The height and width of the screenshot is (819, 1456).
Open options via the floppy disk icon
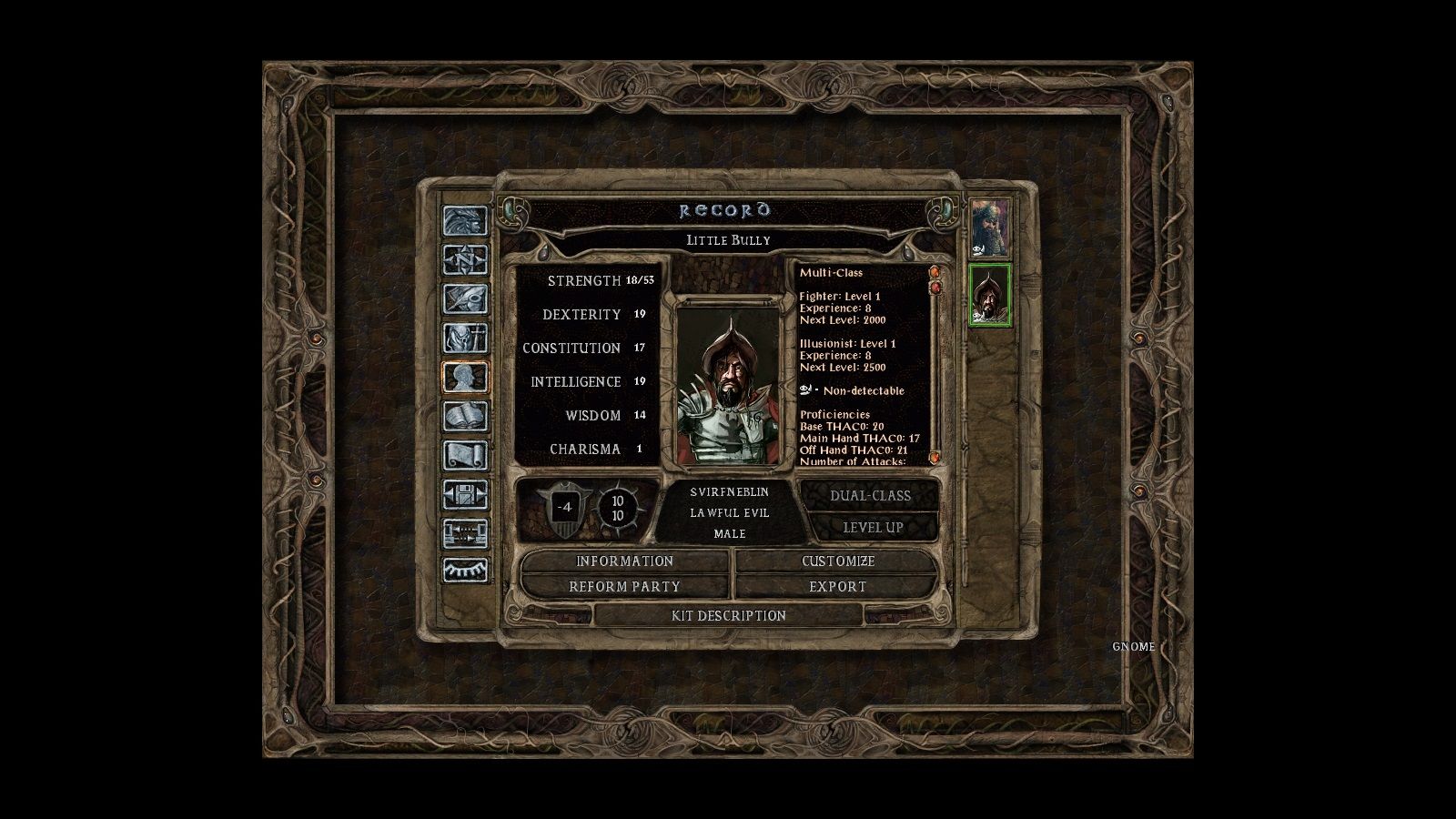465,495
